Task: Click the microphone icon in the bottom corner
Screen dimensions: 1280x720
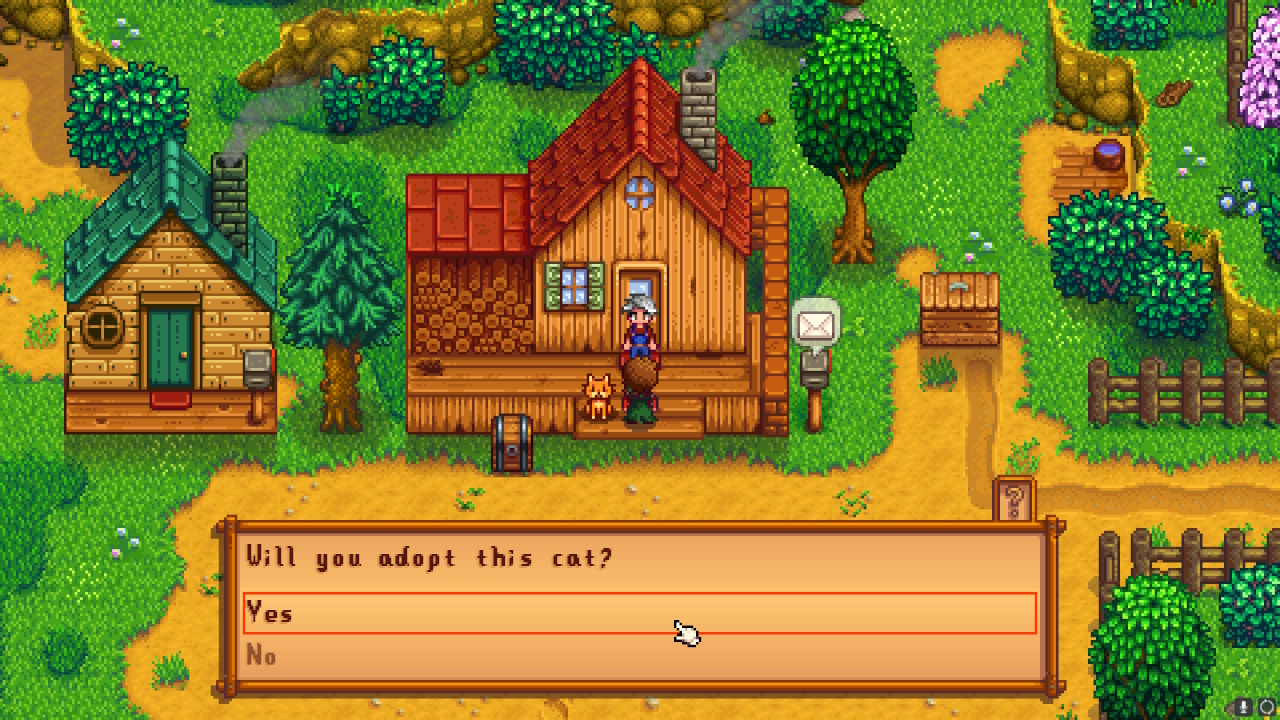Action: 1245,706
